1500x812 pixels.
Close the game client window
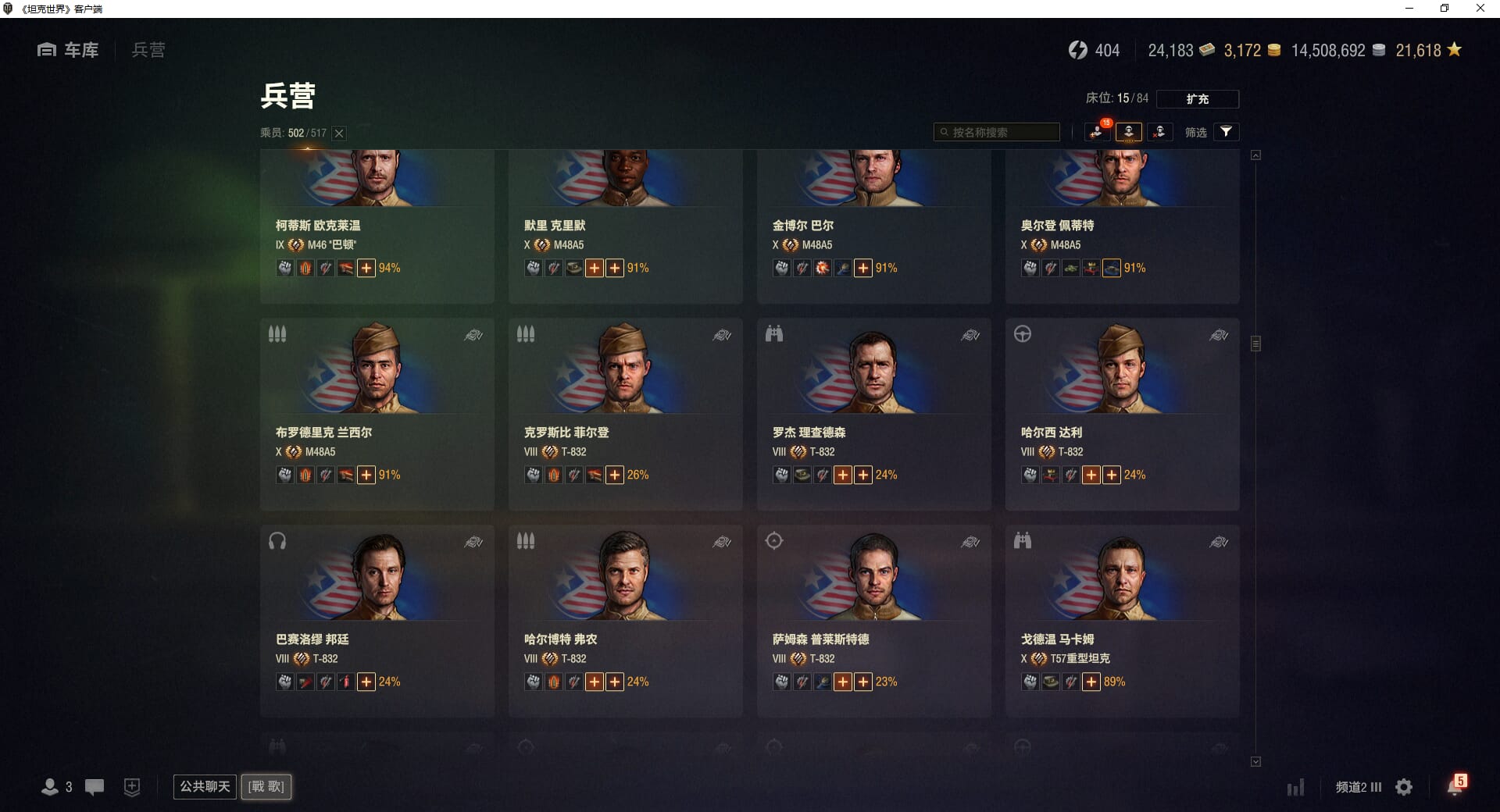pyautogui.click(x=1480, y=9)
